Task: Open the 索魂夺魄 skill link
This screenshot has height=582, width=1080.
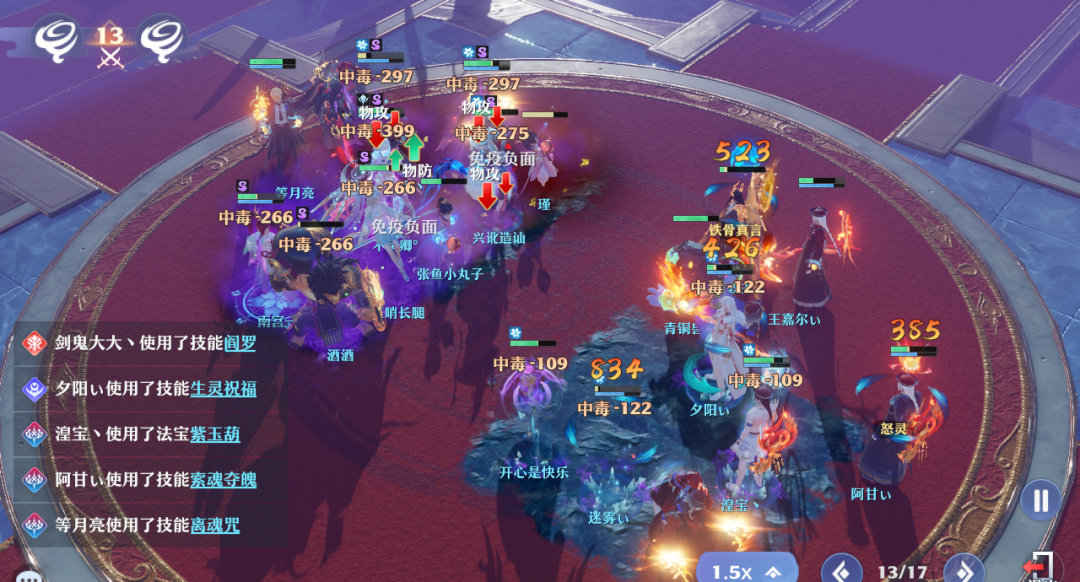Action: coord(223,479)
